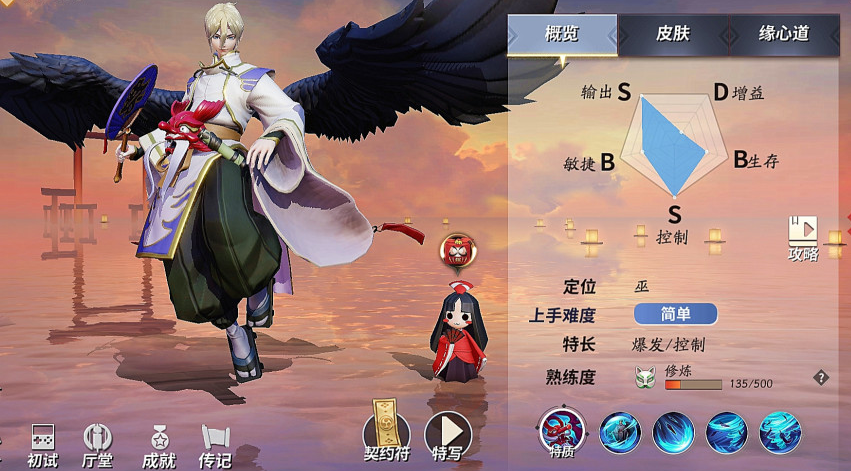Open the 初试 trial mode
The image size is (851, 471).
point(42,444)
